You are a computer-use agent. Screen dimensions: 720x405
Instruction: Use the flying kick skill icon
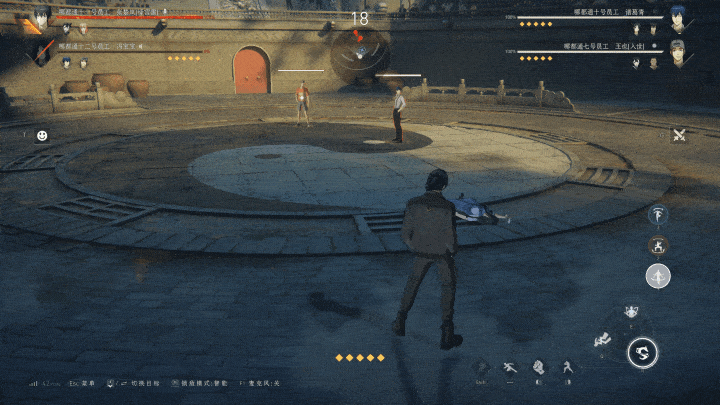tap(602, 340)
